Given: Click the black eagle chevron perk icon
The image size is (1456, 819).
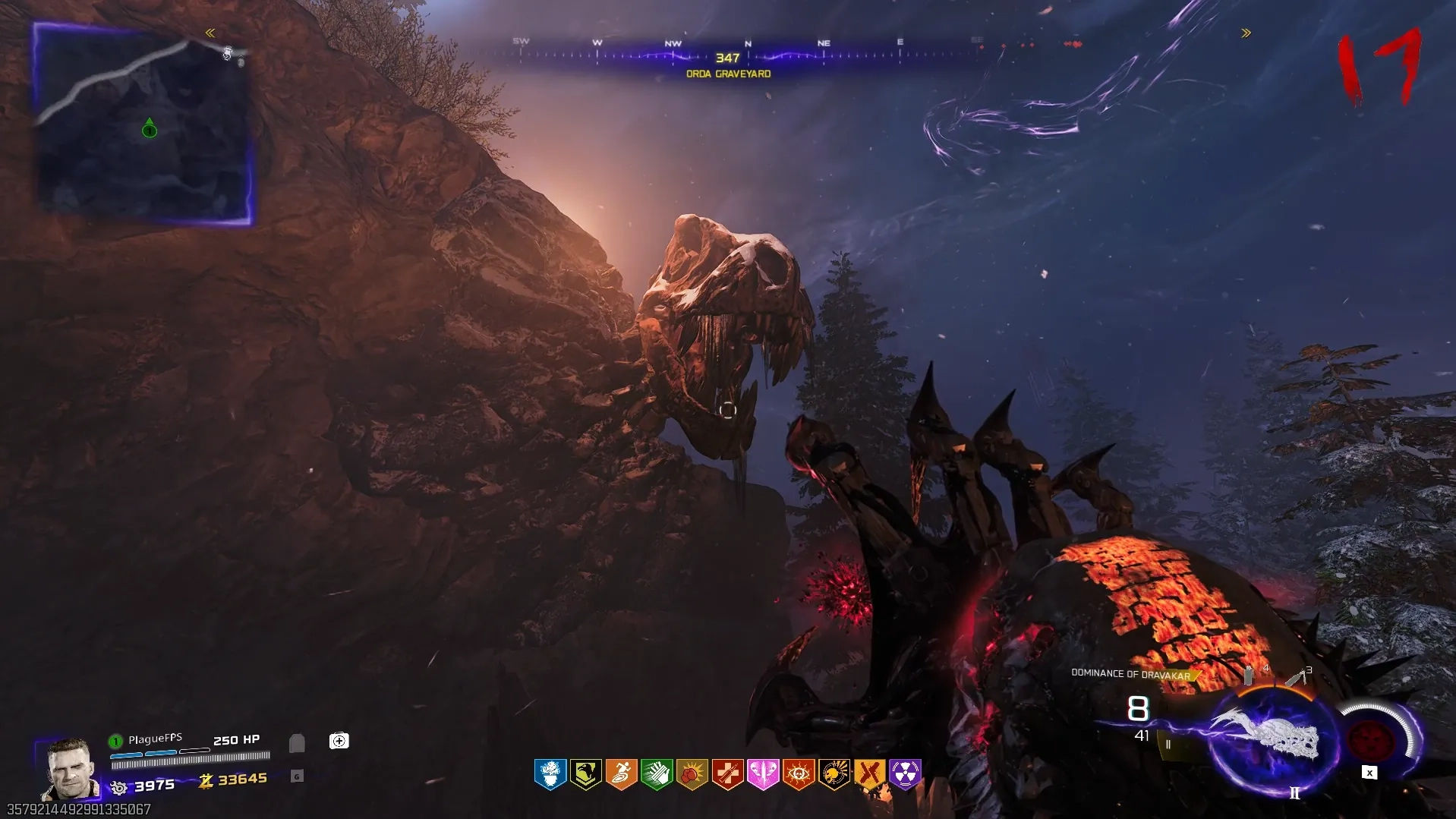Looking at the screenshot, I should click(x=586, y=774).
